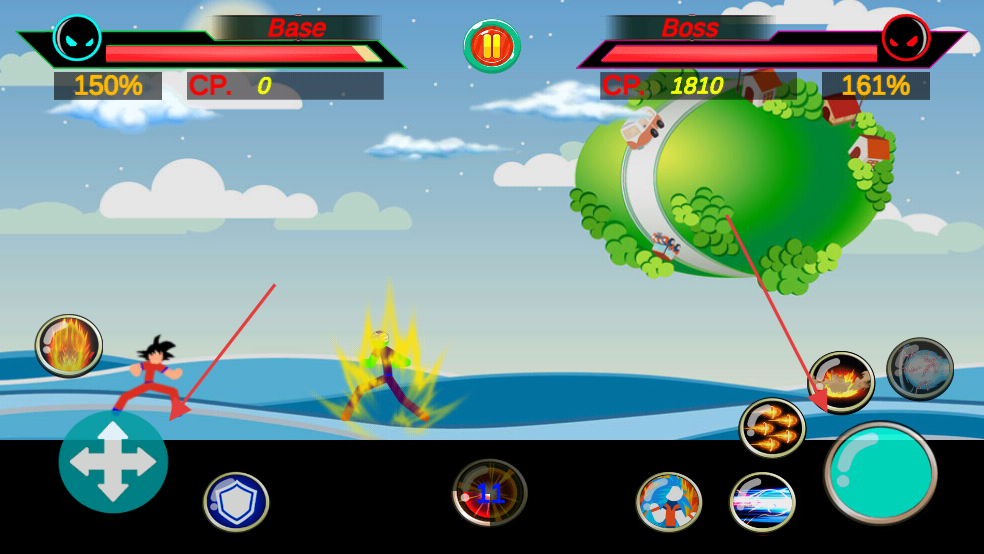
Task: Activate the blue-haired fighter transformation skill
Action: click(x=669, y=501)
